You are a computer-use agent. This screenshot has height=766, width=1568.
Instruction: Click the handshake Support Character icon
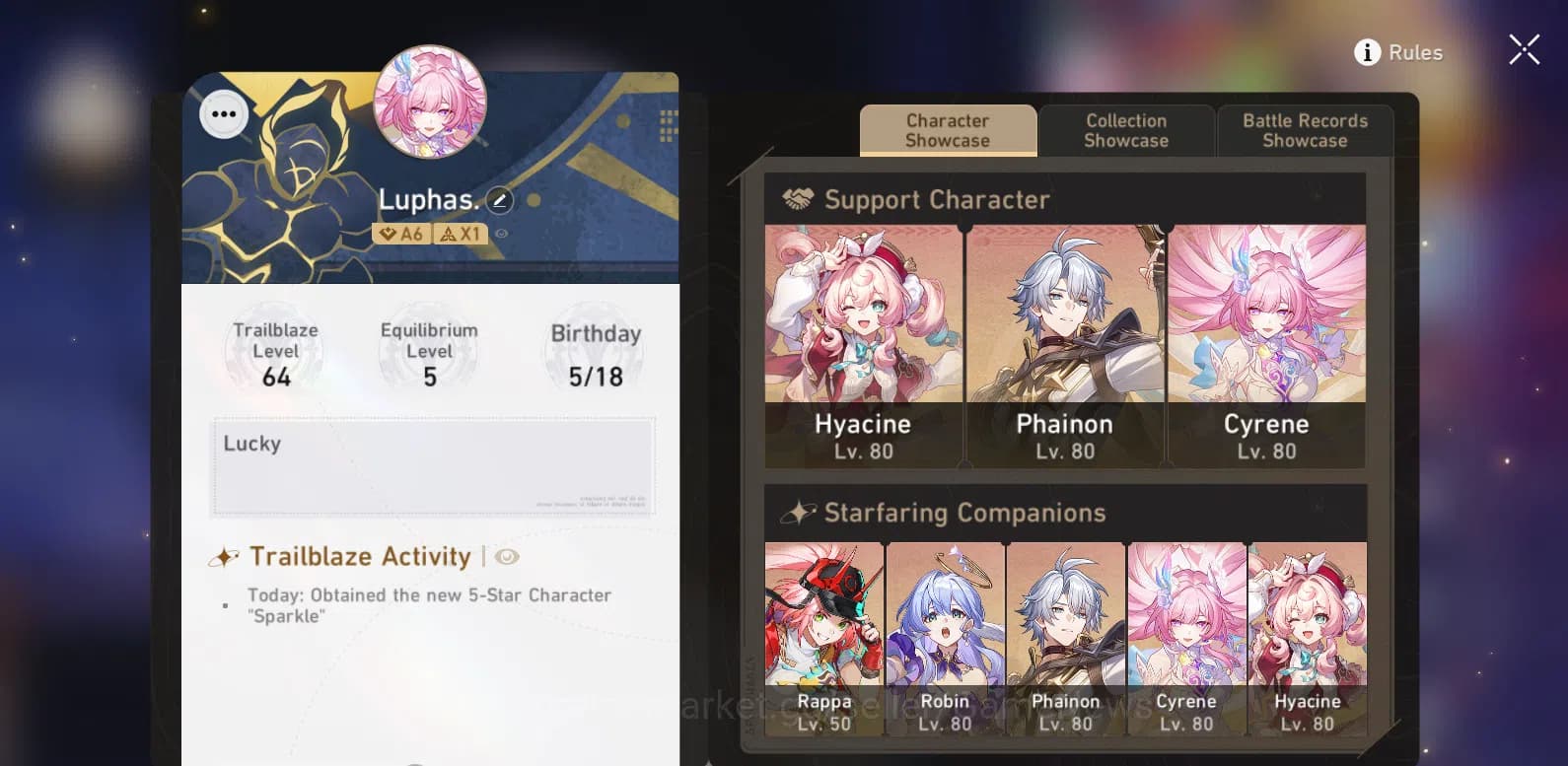point(798,199)
